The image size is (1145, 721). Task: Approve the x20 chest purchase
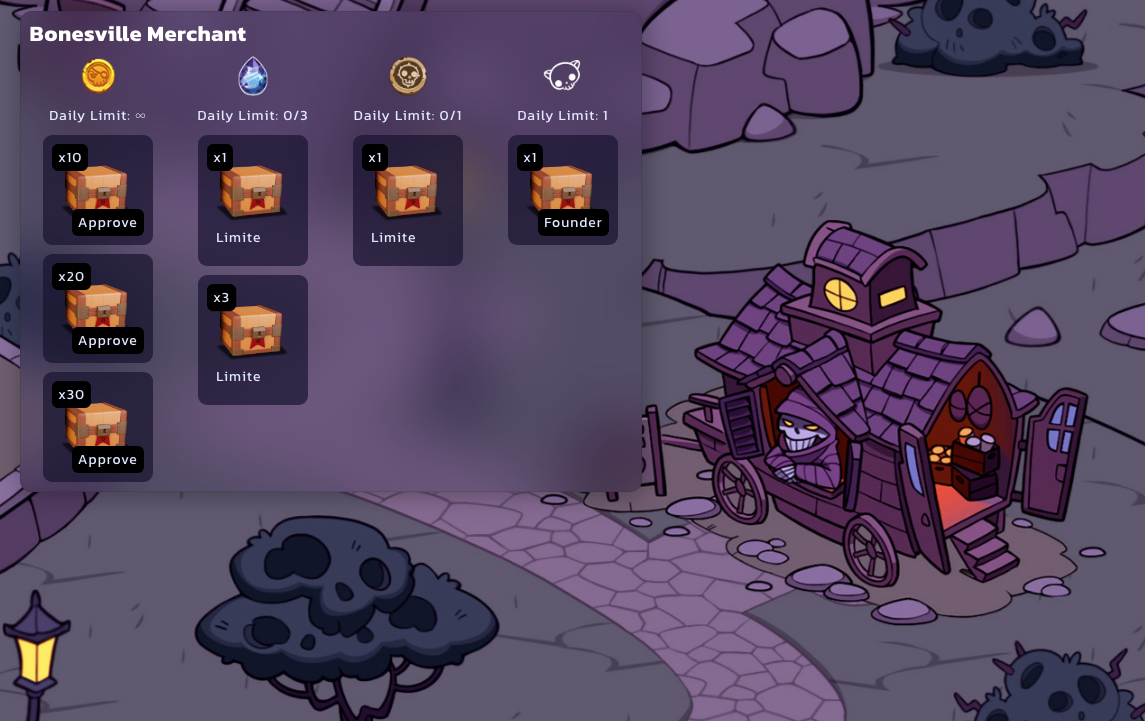pos(107,341)
